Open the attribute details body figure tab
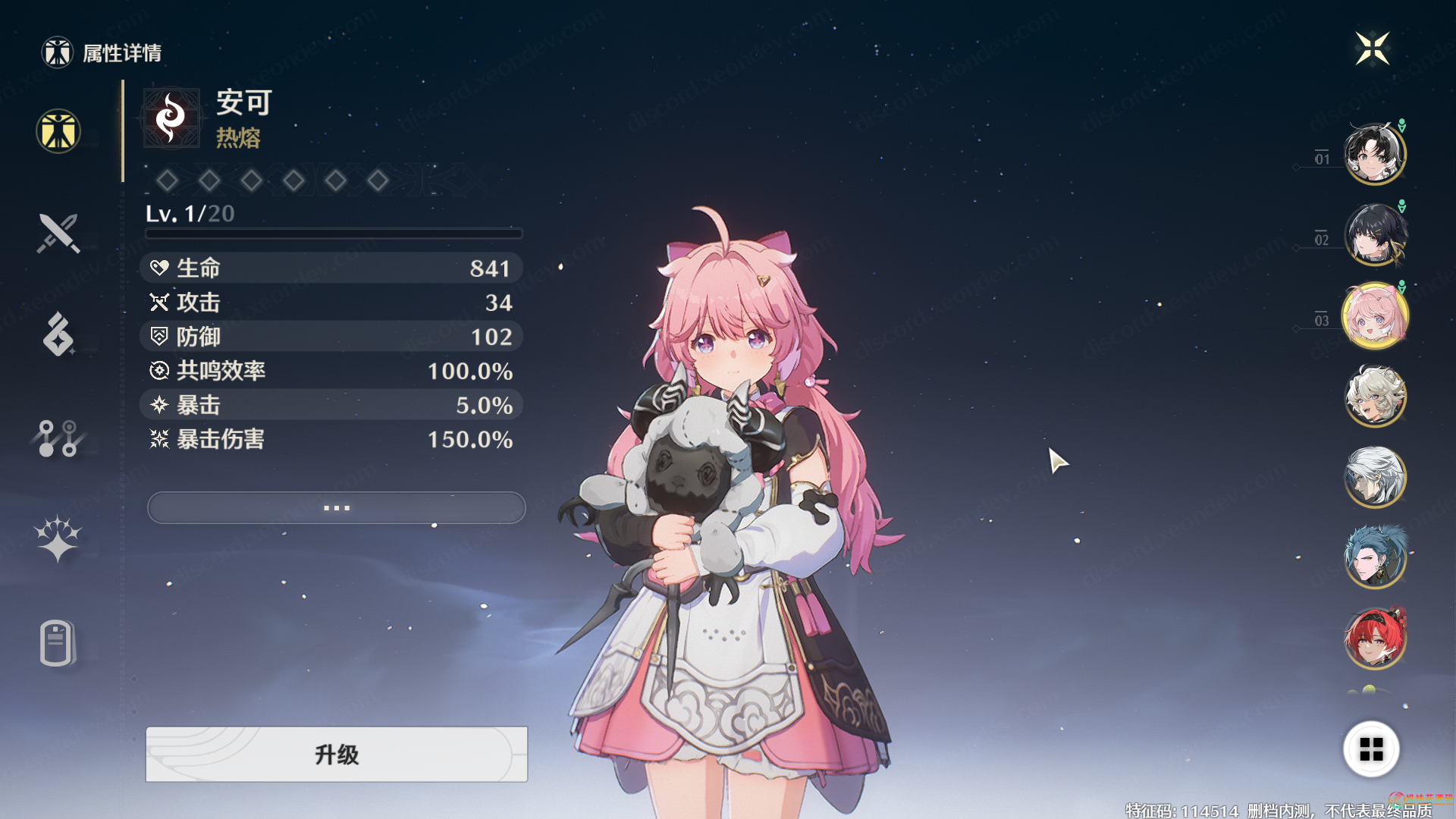1456x819 pixels. [x=58, y=131]
